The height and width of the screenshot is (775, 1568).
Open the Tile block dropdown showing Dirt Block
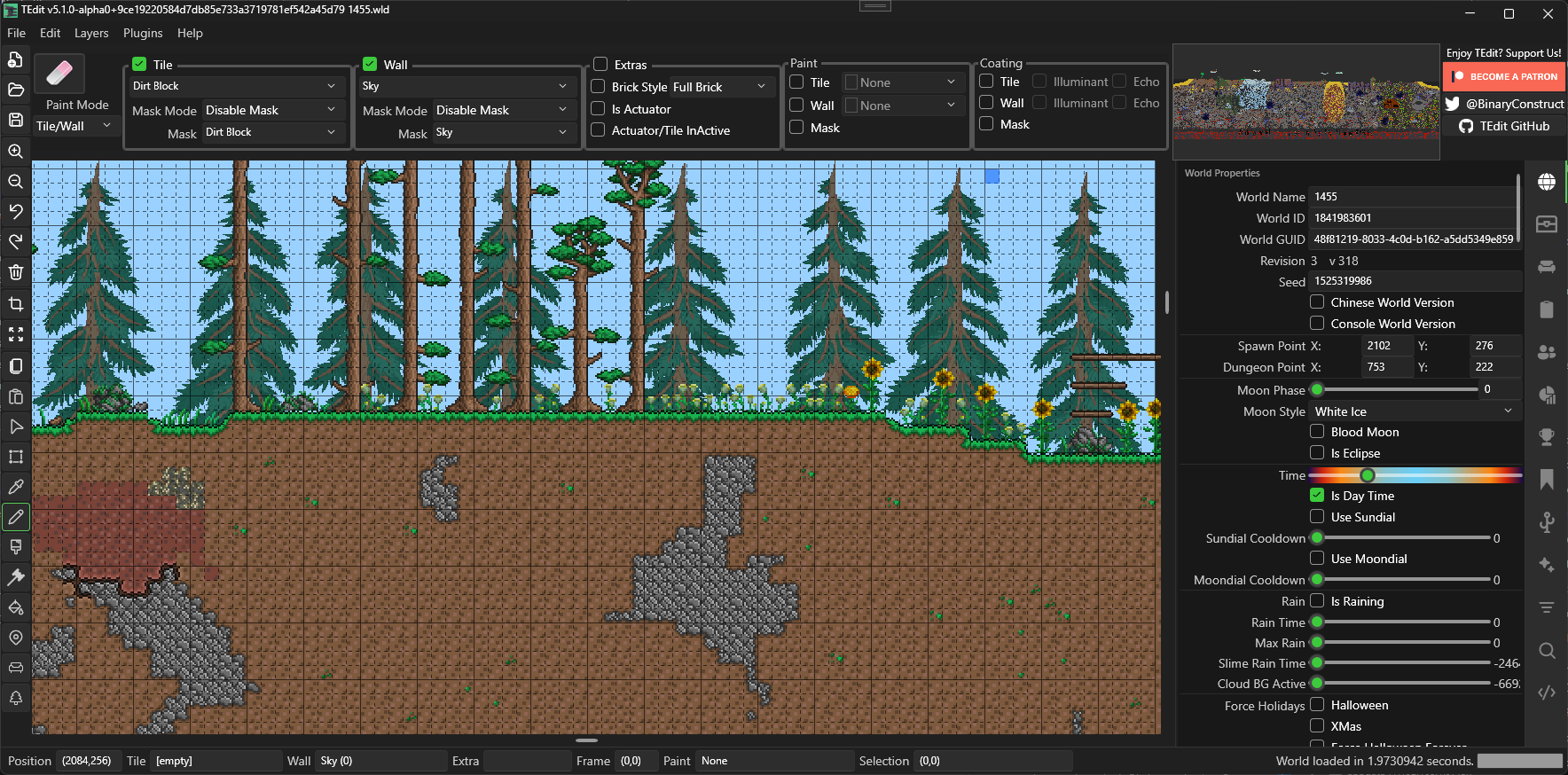pos(235,85)
